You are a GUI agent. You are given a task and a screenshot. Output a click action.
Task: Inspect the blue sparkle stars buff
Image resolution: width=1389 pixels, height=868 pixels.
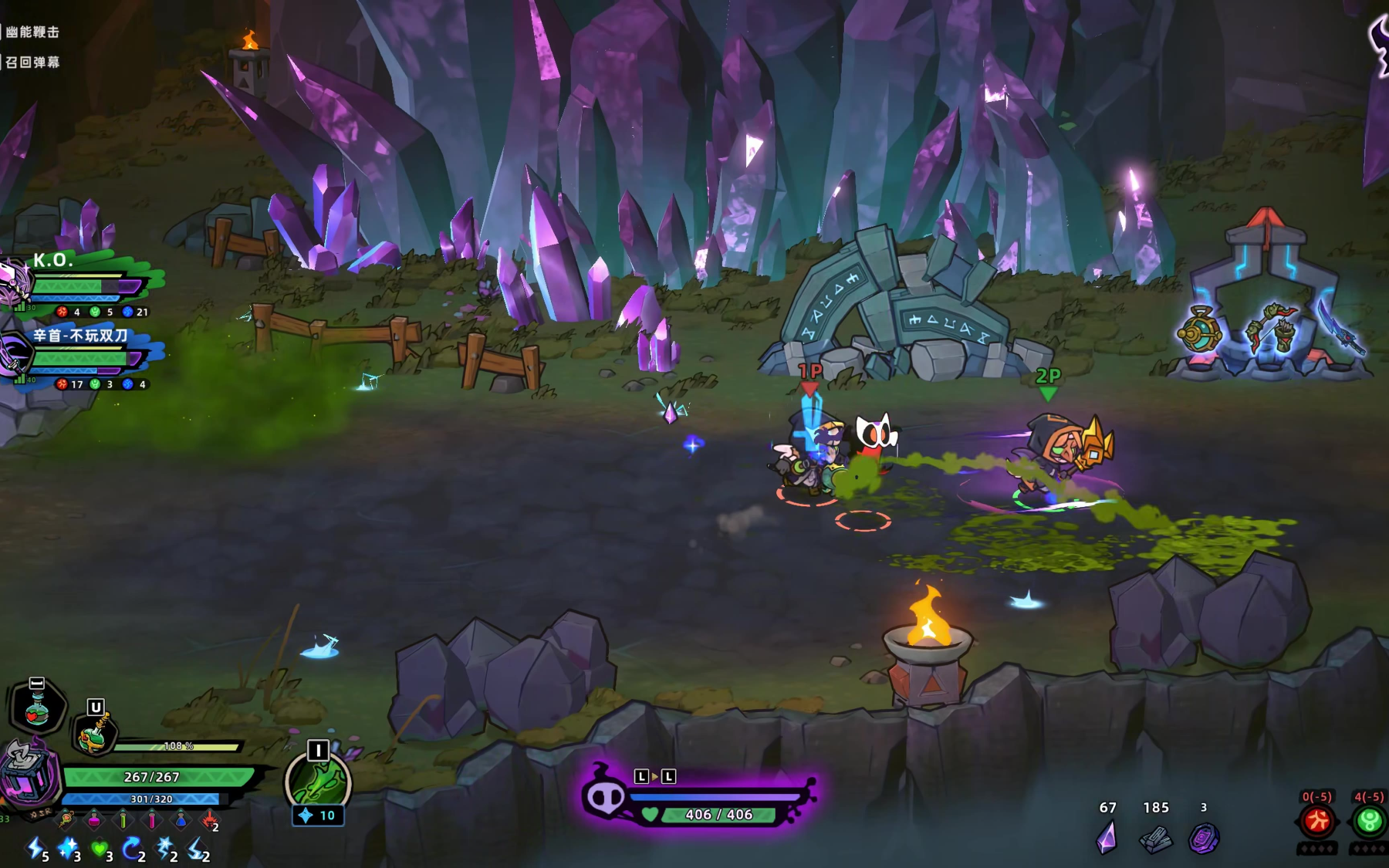(67, 849)
